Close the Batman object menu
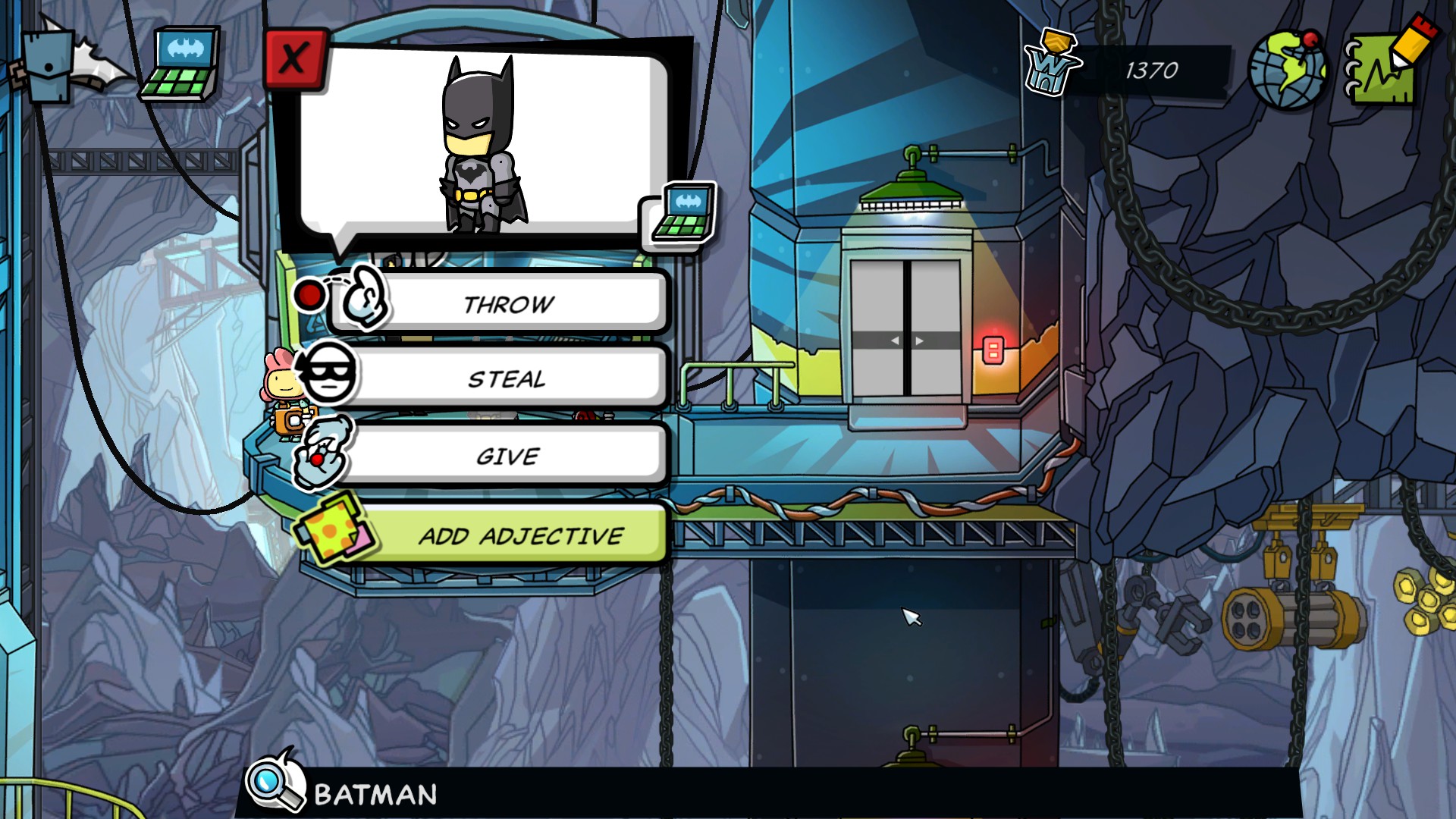Image resolution: width=1456 pixels, height=819 pixels. point(294,59)
